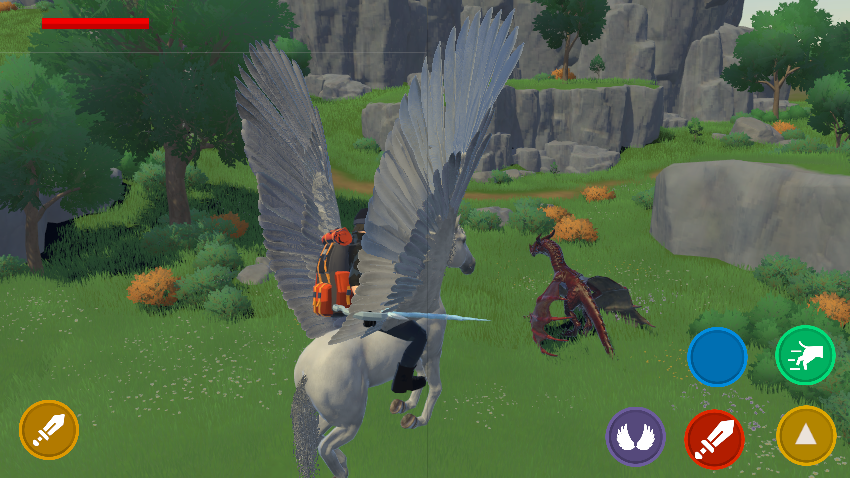
Task: Use the green dash punch button
Action: tap(805, 355)
